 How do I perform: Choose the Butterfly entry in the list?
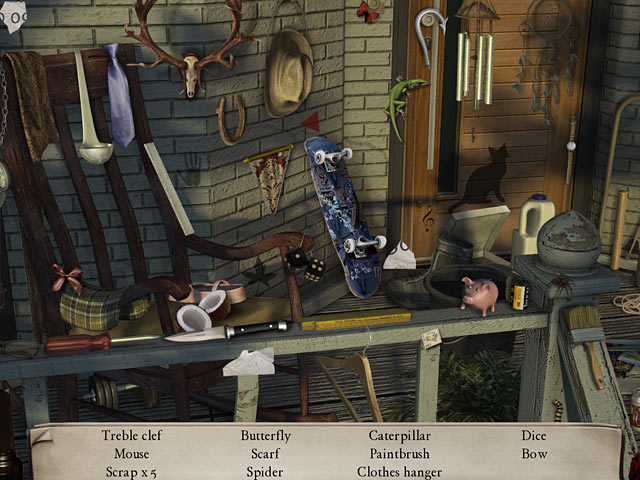[265, 436]
